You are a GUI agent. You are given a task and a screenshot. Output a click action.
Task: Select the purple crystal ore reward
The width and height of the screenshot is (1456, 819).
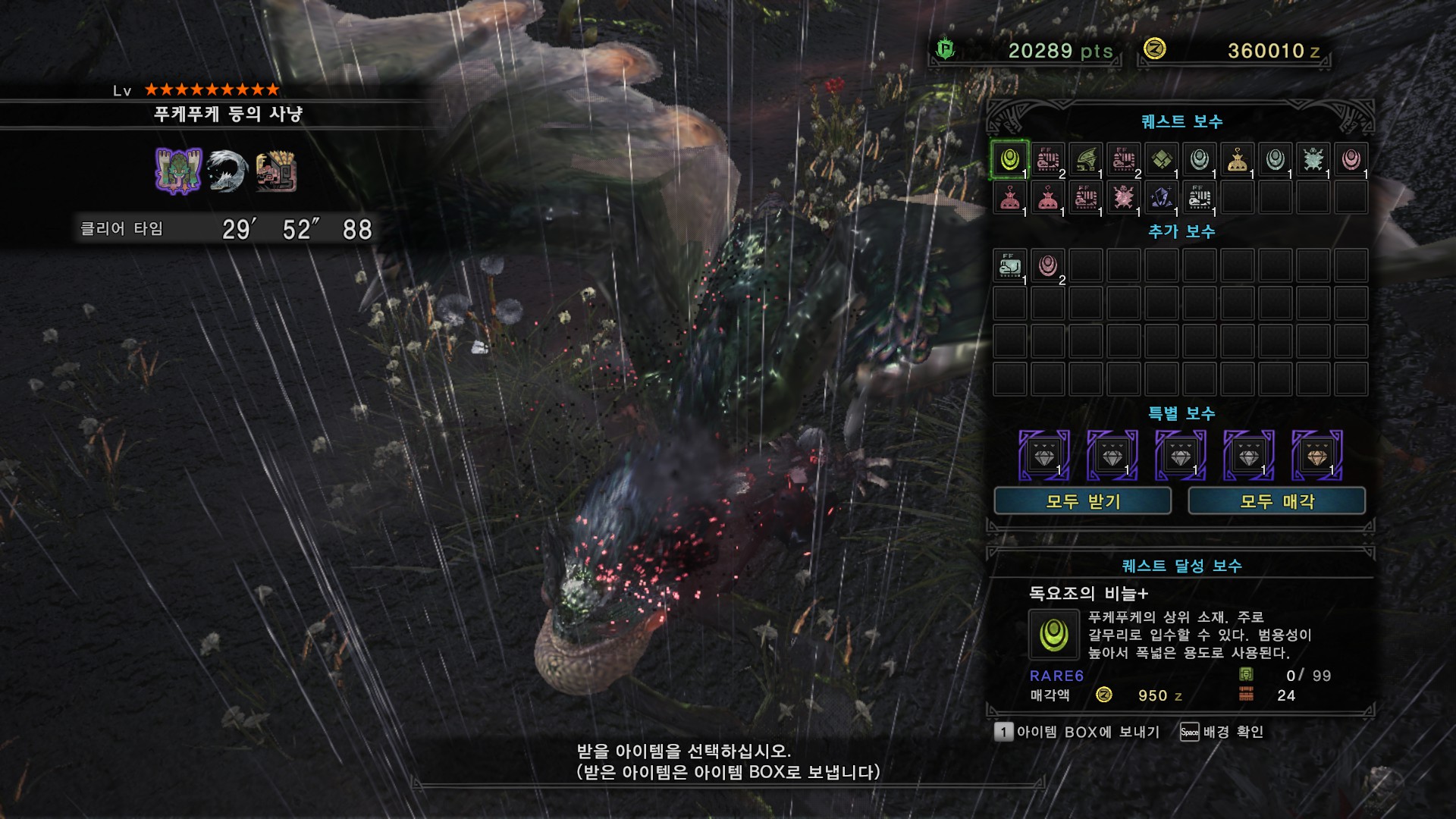(1161, 198)
